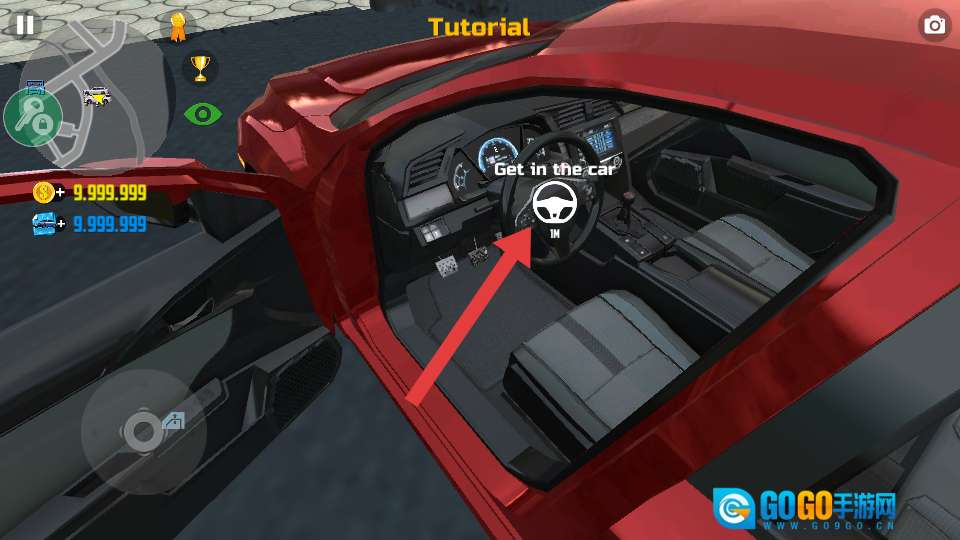Add more blue cash with the plus
This screenshot has height=540, width=960.
tap(61, 223)
